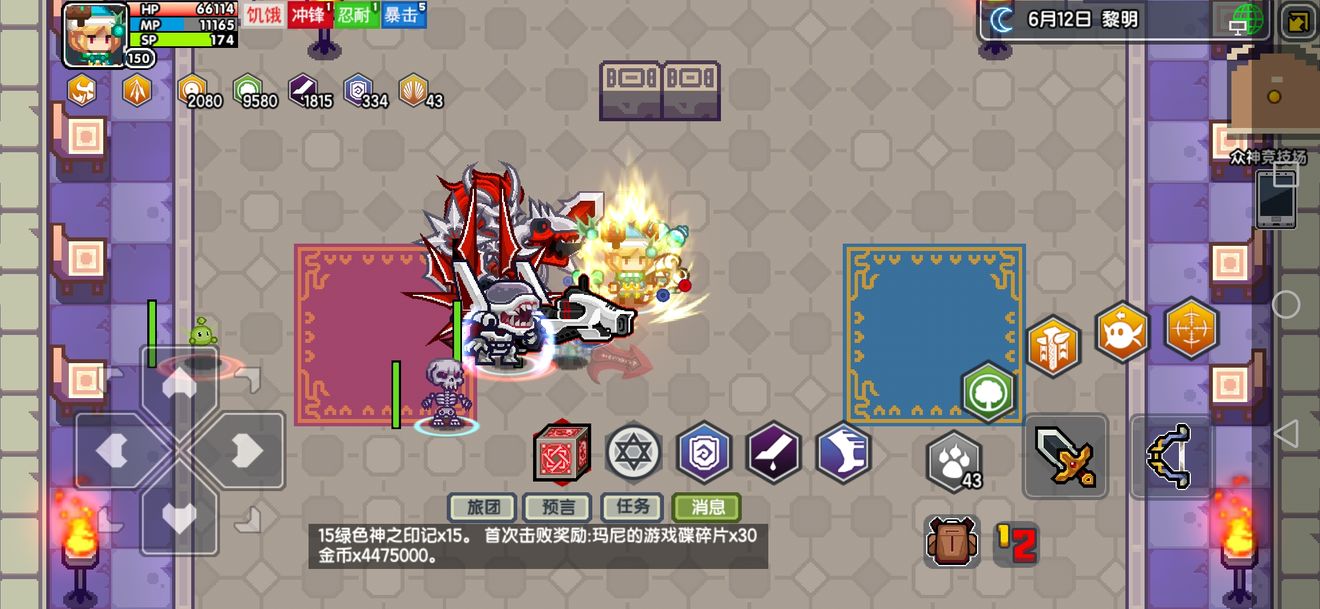Open the 旅团 tab
1320x609 pixels.
pyautogui.click(x=483, y=507)
